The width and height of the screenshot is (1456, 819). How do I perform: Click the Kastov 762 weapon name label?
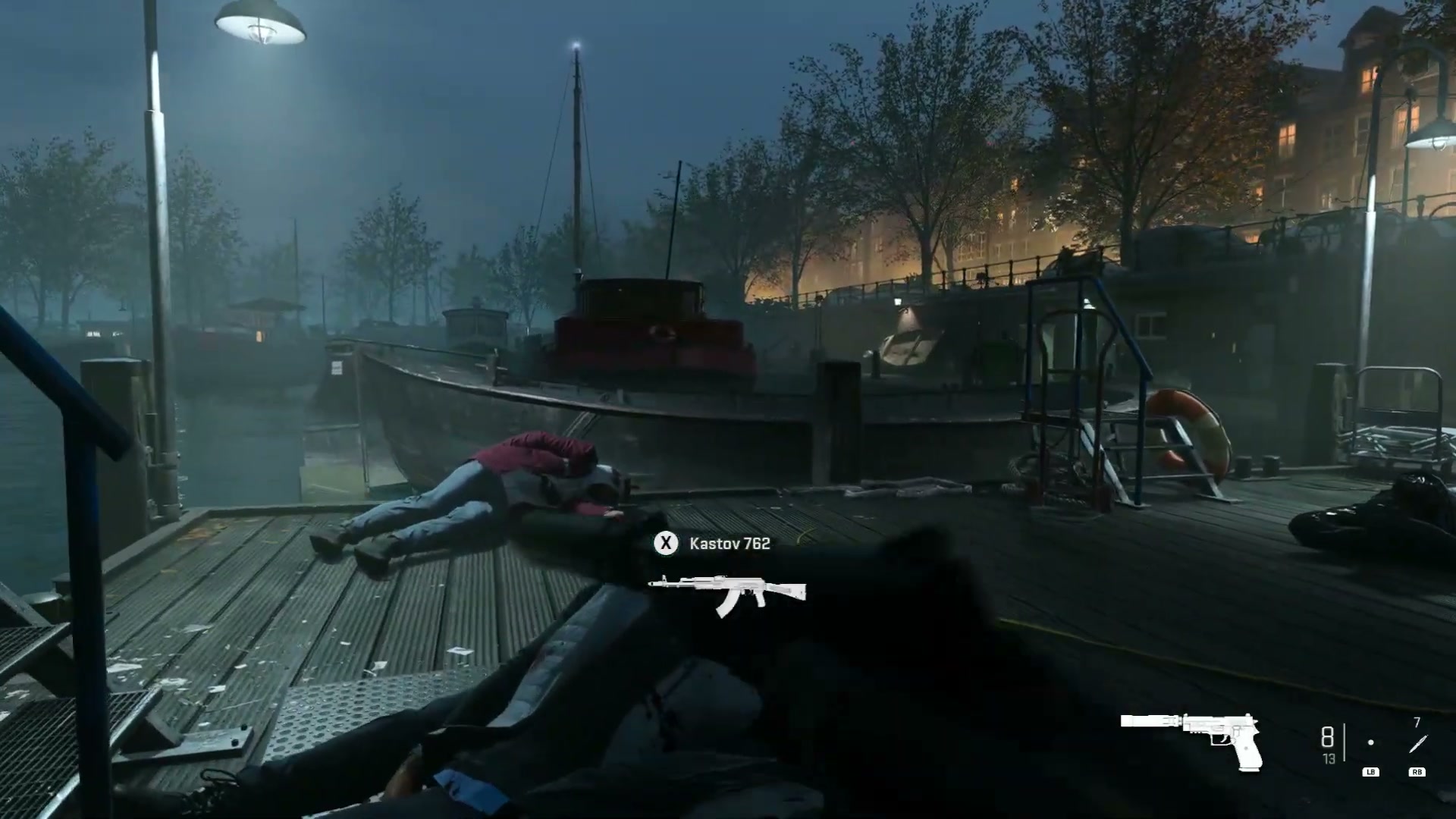click(729, 544)
